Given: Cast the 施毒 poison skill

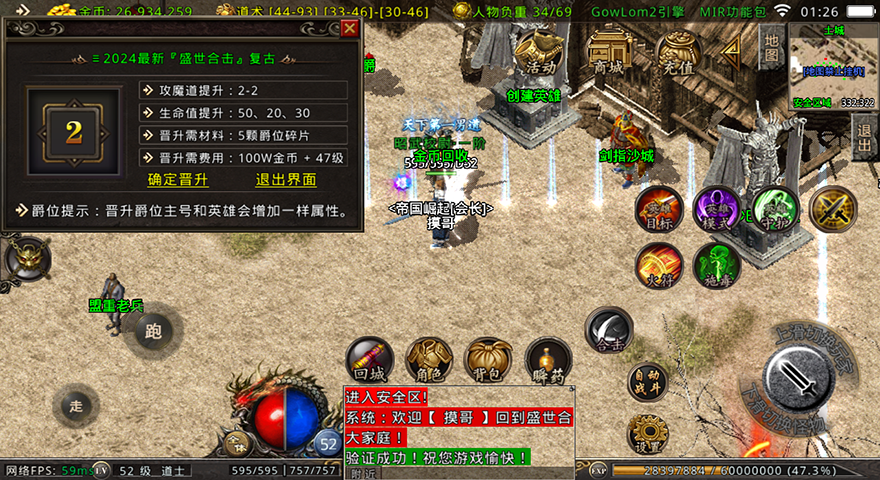Looking at the screenshot, I should pos(717,265).
